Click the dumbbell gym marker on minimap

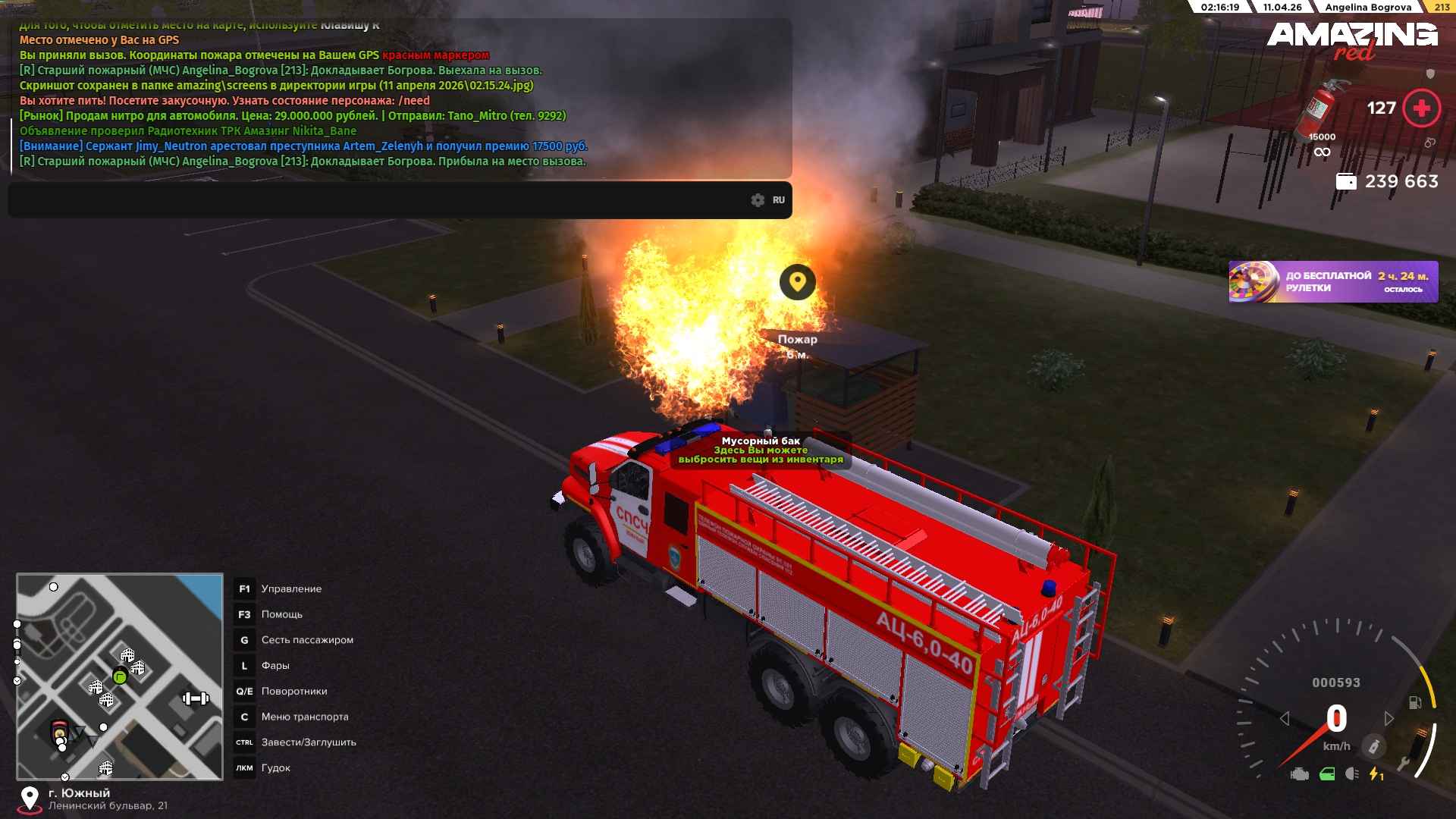(x=196, y=698)
